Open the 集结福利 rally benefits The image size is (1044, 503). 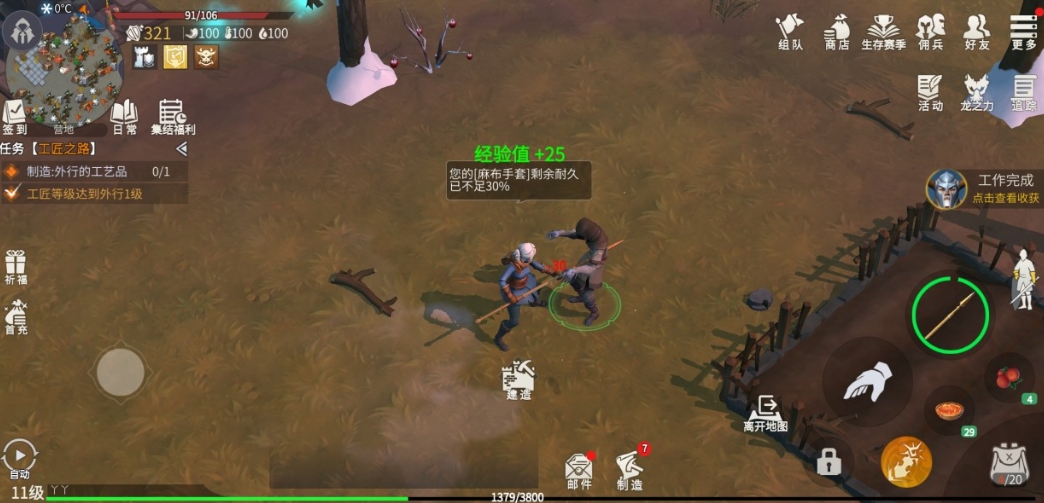[172, 117]
